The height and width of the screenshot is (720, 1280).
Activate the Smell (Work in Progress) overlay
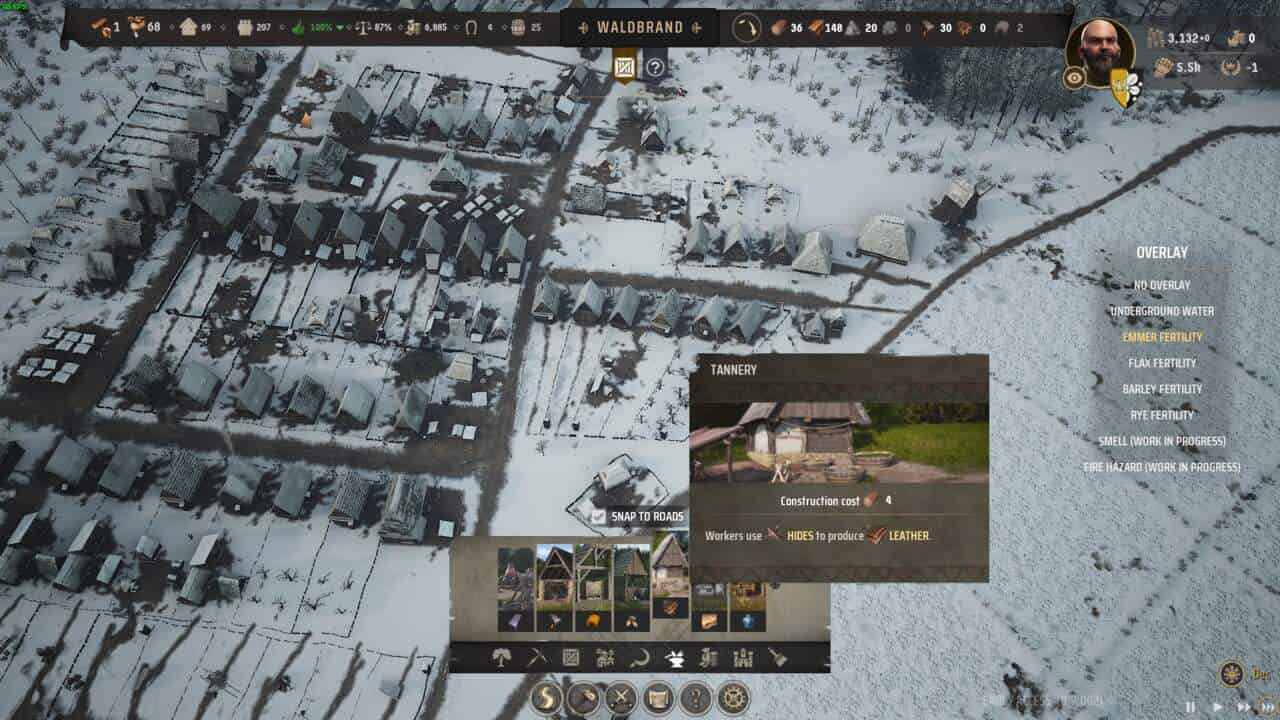coord(1161,441)
